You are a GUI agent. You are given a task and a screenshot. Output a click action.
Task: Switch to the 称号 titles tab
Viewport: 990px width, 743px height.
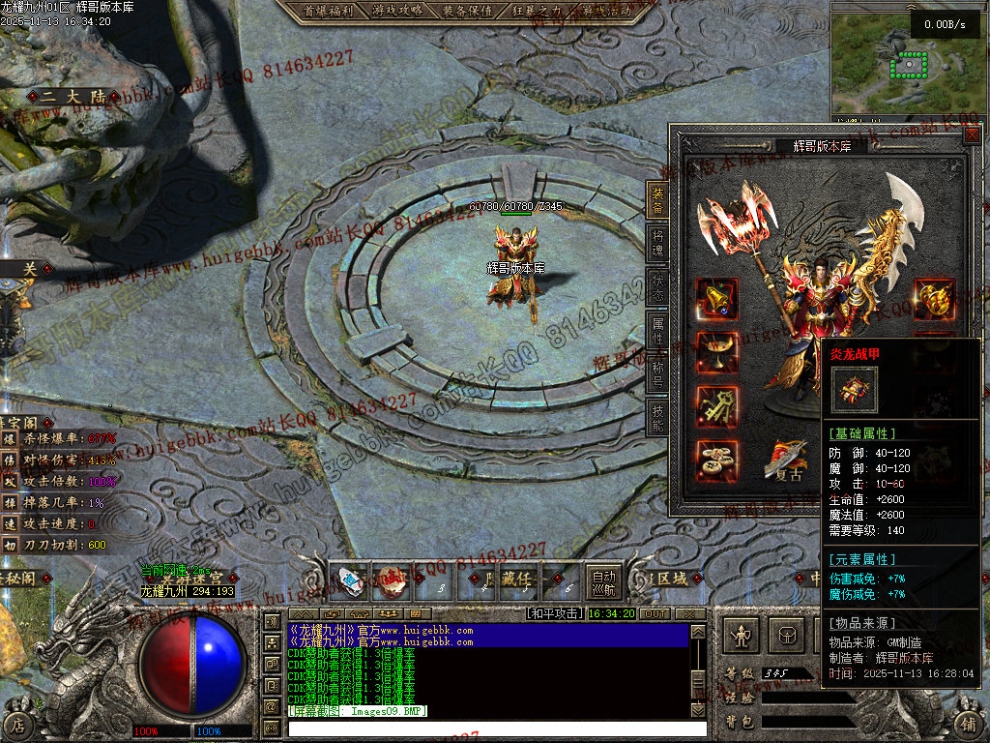click(657, 370)
